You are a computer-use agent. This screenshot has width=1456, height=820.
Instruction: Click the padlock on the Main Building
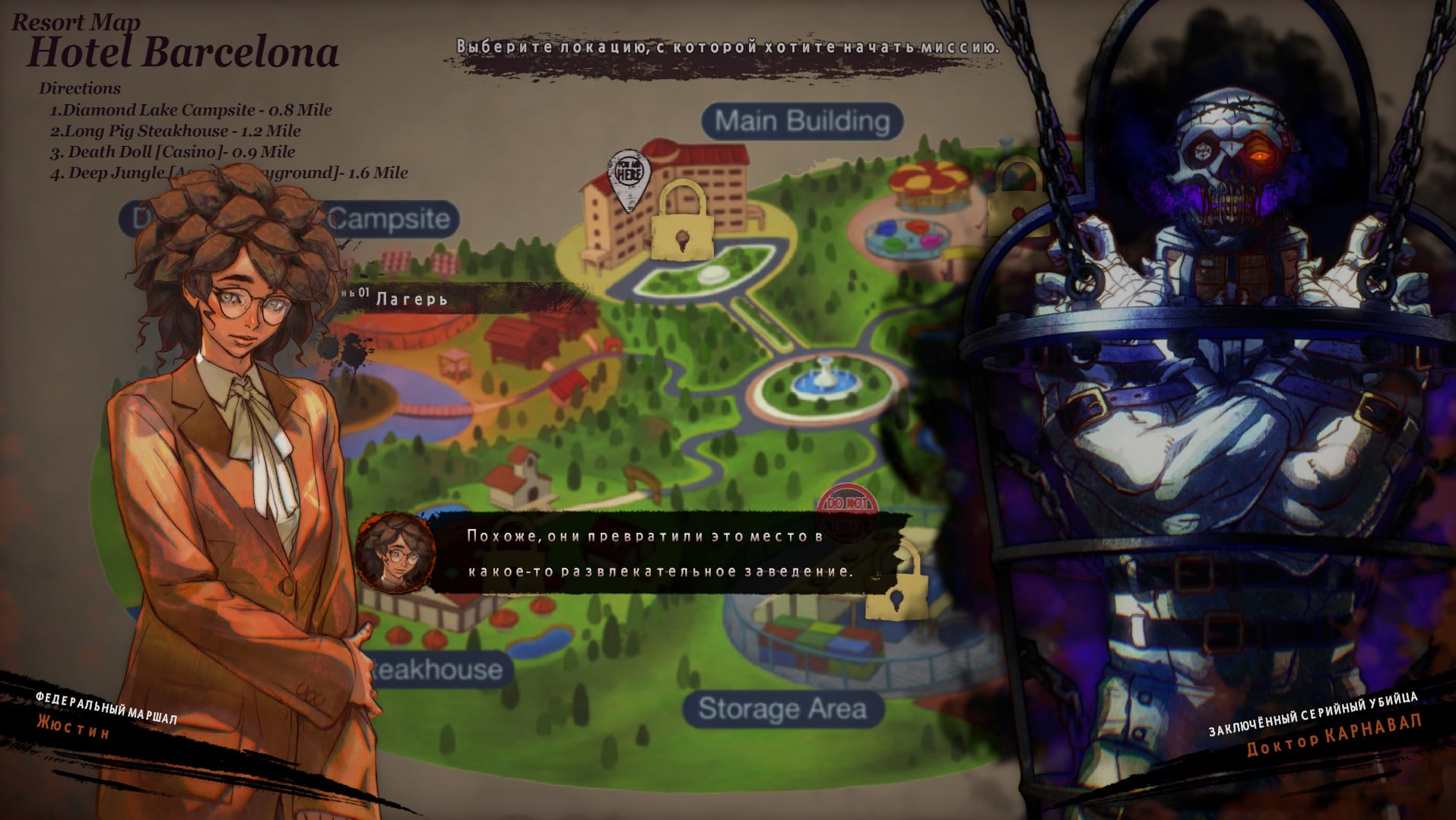684,221
